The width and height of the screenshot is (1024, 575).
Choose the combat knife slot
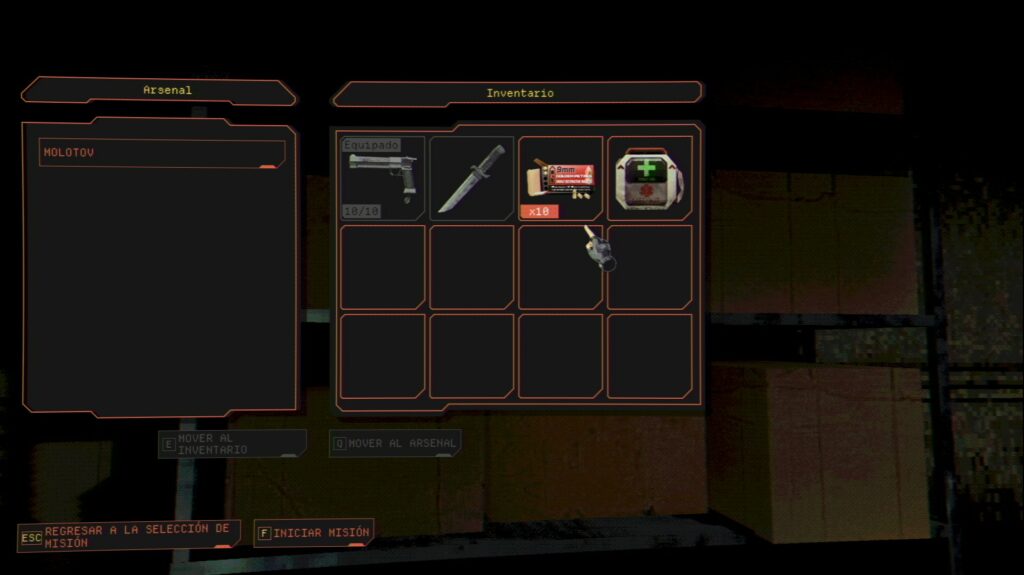[x=471, y=178]
